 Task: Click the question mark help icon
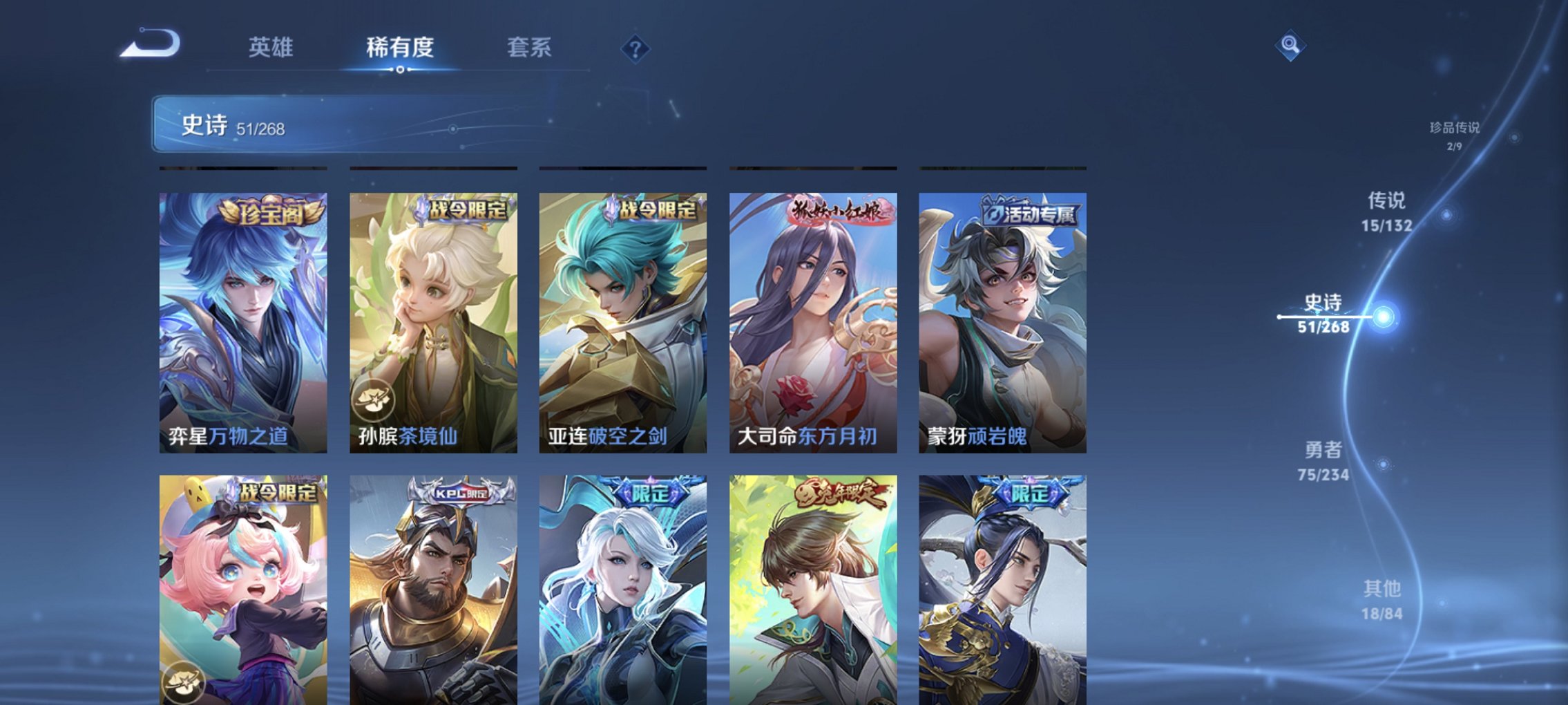(x=636, y=47)
